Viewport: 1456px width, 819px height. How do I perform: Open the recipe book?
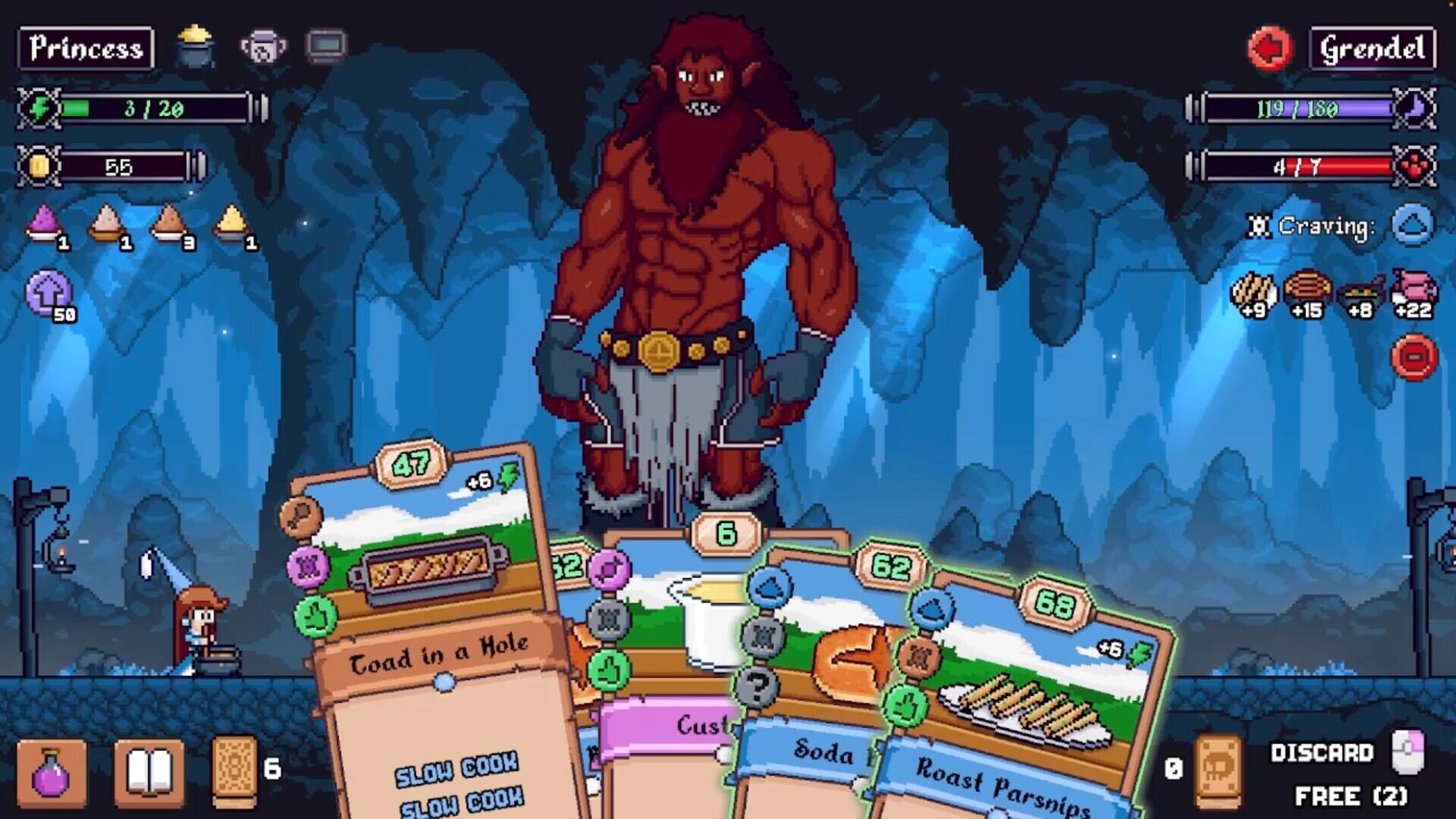coord(149,773)
